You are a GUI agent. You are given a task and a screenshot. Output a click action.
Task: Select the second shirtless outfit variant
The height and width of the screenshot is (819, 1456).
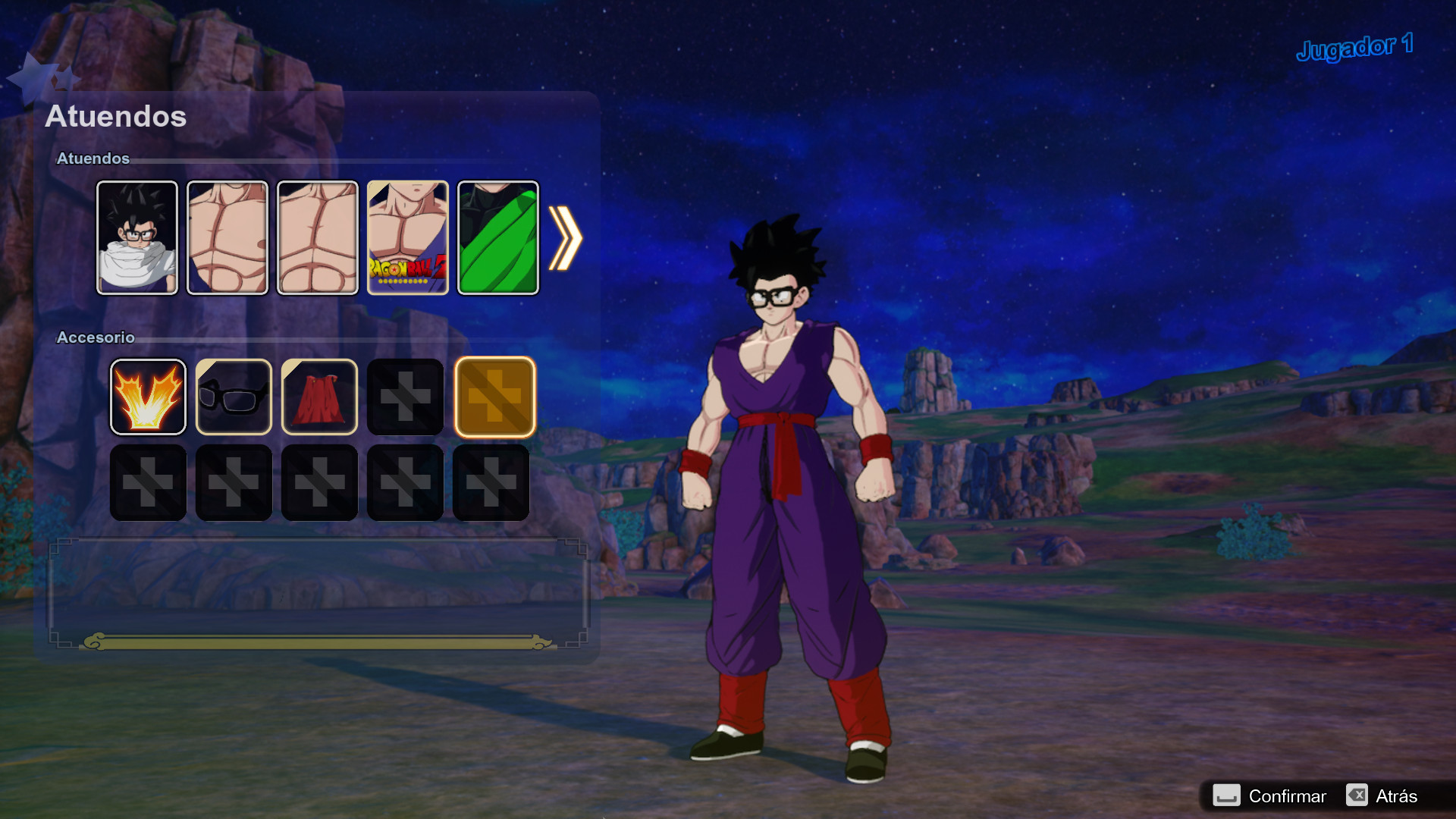click(x=227, y=237)
